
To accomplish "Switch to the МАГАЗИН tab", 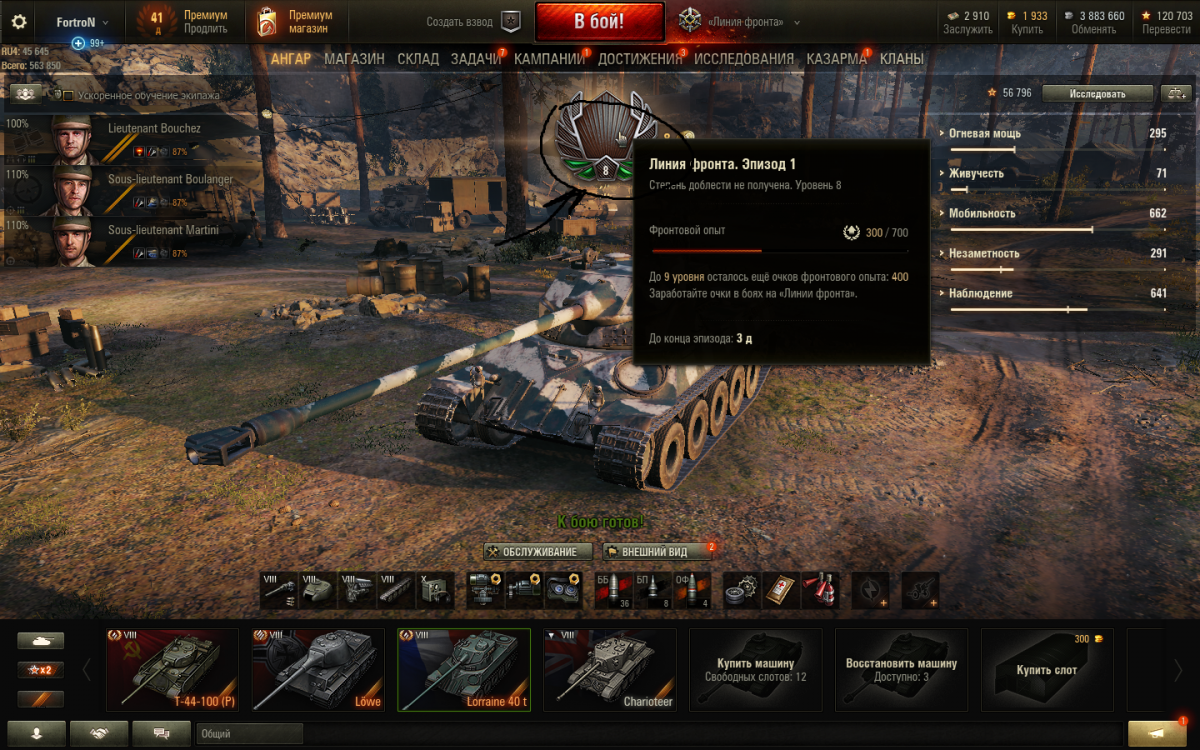I will tap(354, 59).
